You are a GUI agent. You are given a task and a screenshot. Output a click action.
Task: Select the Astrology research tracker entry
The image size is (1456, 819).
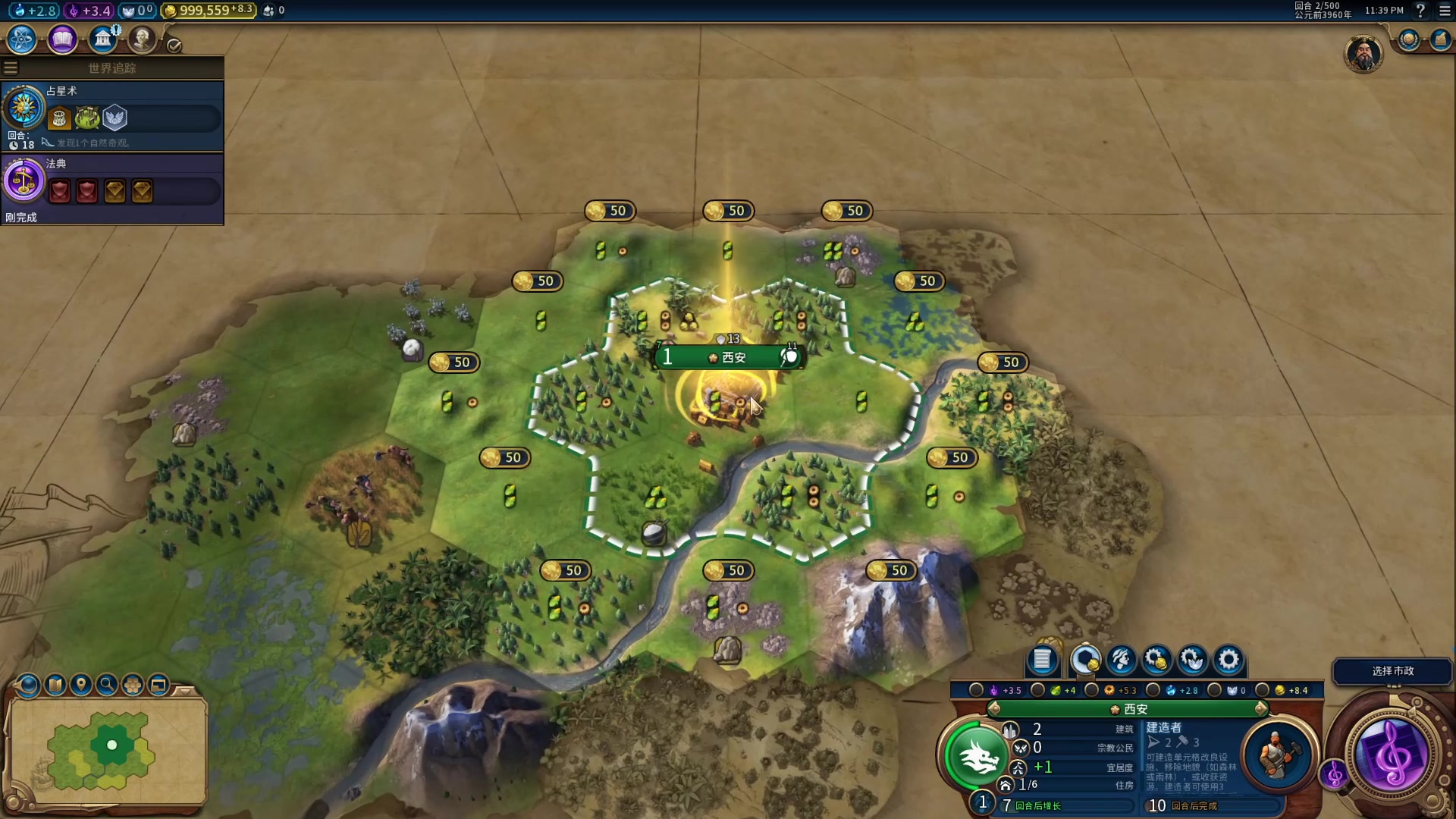112,115
